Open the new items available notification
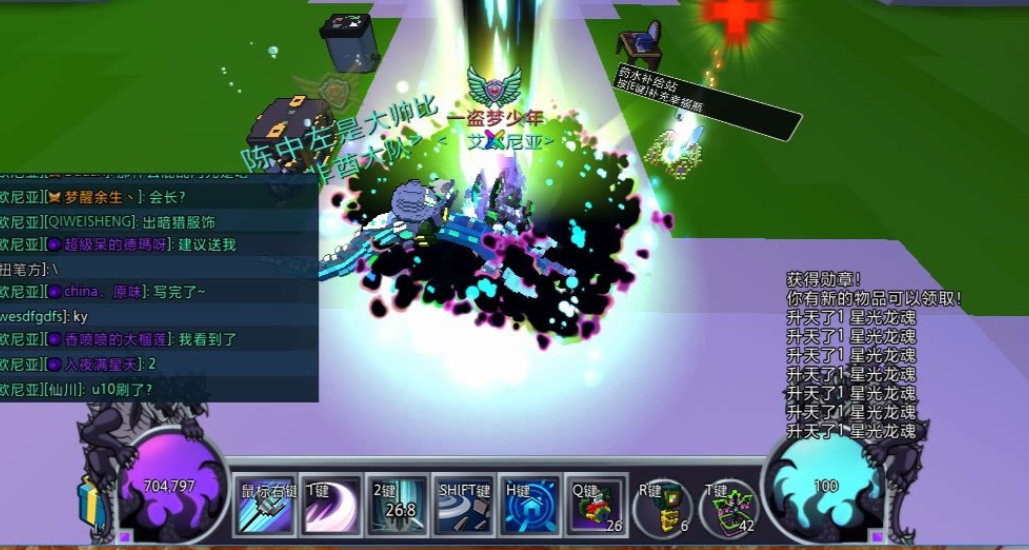 coord(873,298)
